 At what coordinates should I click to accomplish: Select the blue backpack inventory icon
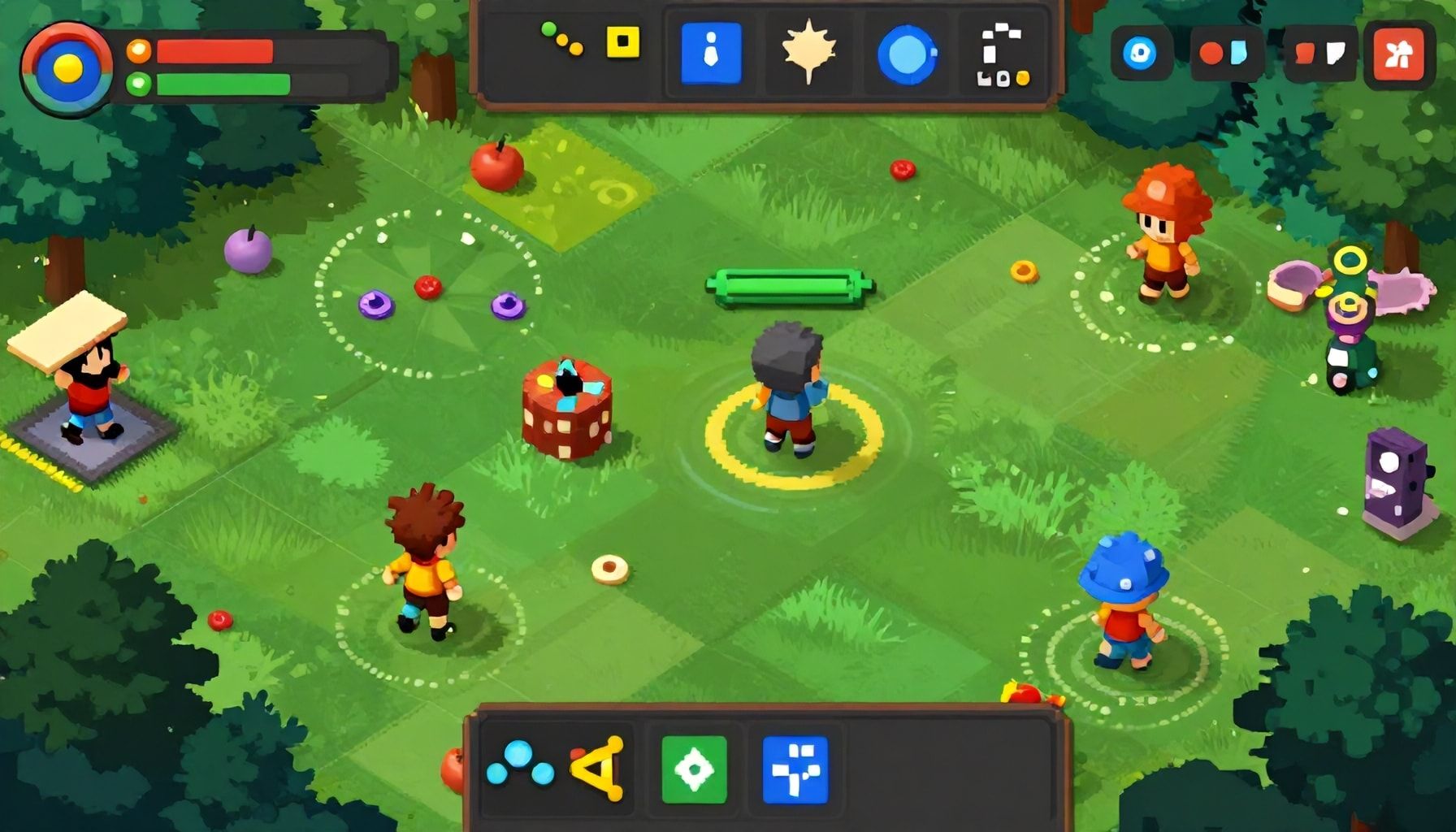(711, 53)
